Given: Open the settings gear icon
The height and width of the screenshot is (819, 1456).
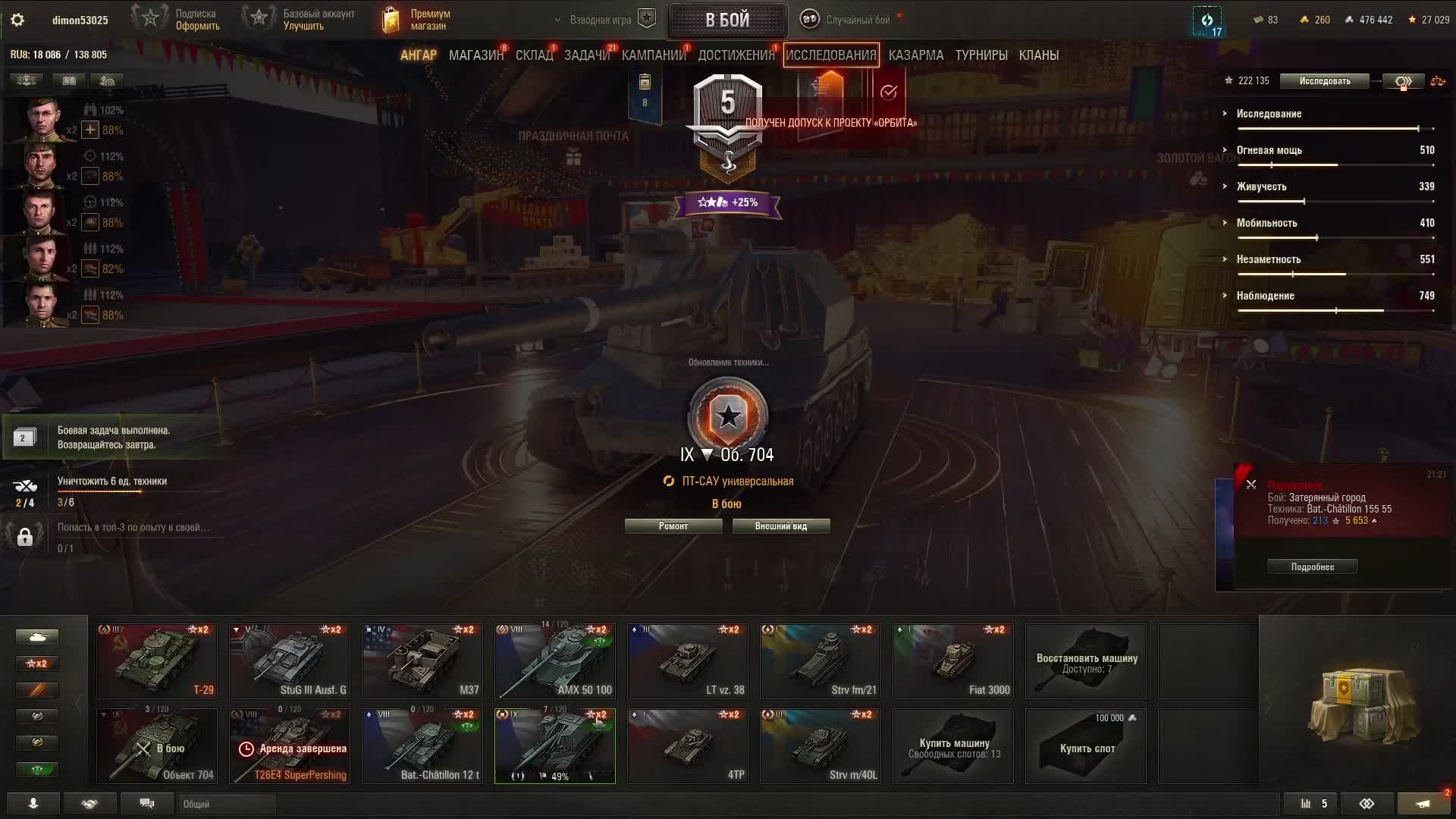Looking at the screenshot, I should coord(17,20).
